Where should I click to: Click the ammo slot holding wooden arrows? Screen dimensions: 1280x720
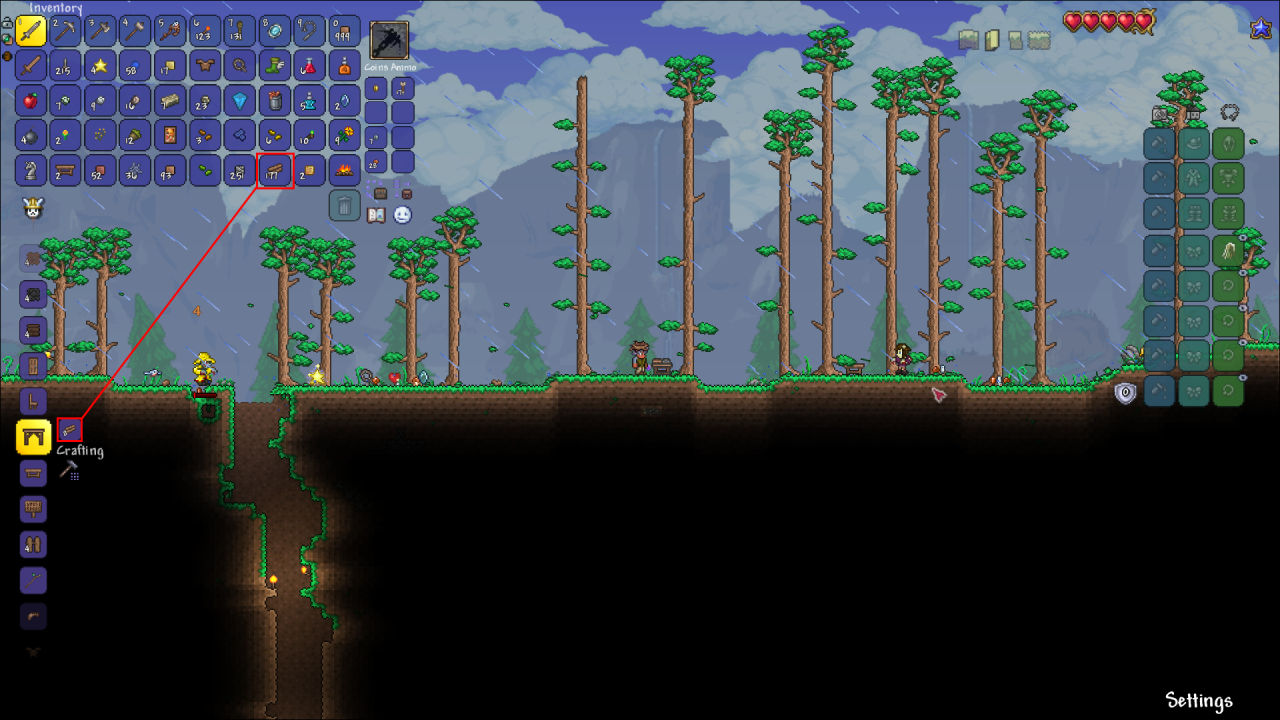pyautogui.click(x=402, y=89)
